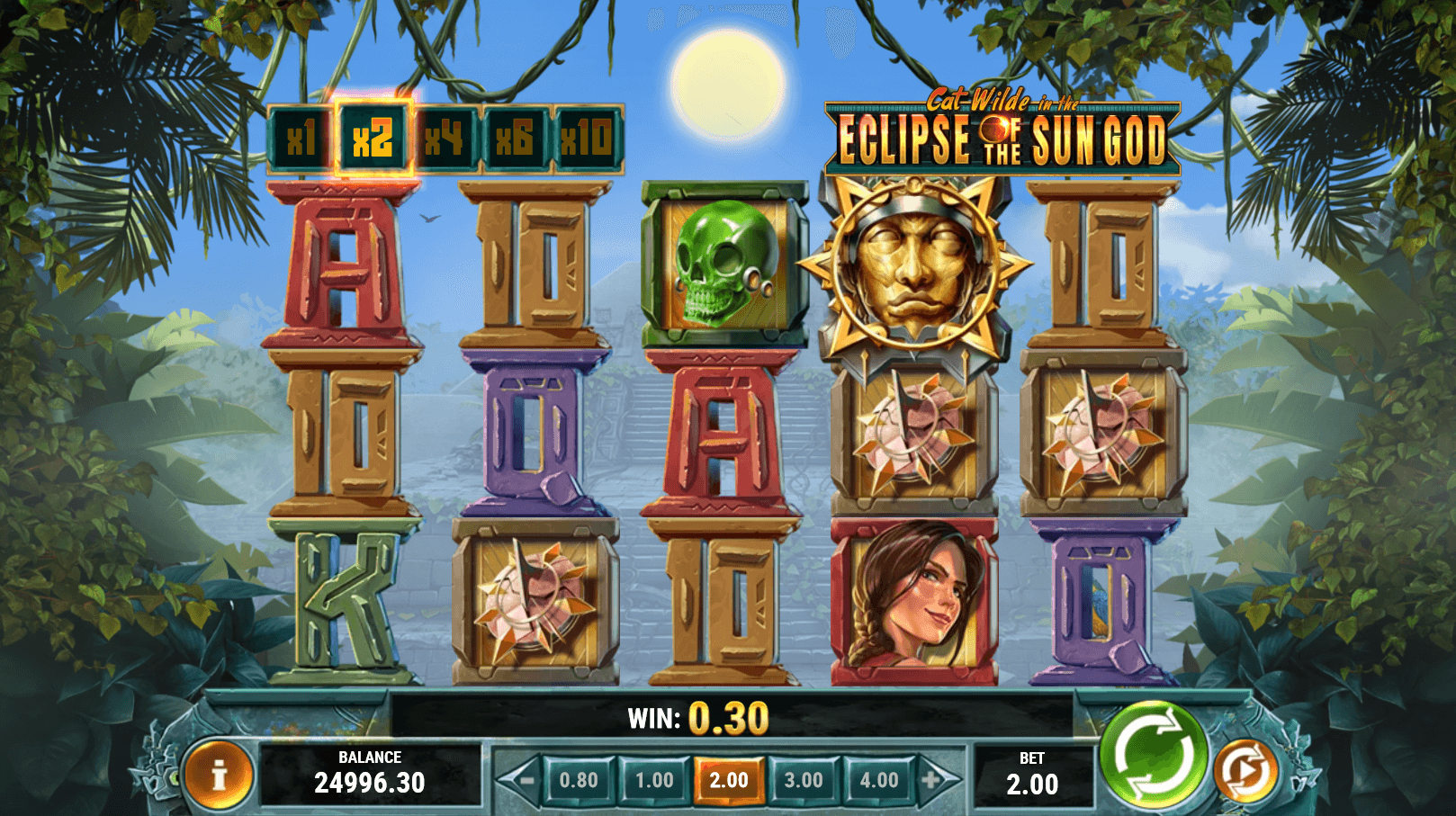Pick the 2.00 bet amount
This screenshot has width=1456, height=816.
click(x=729, y=780)
